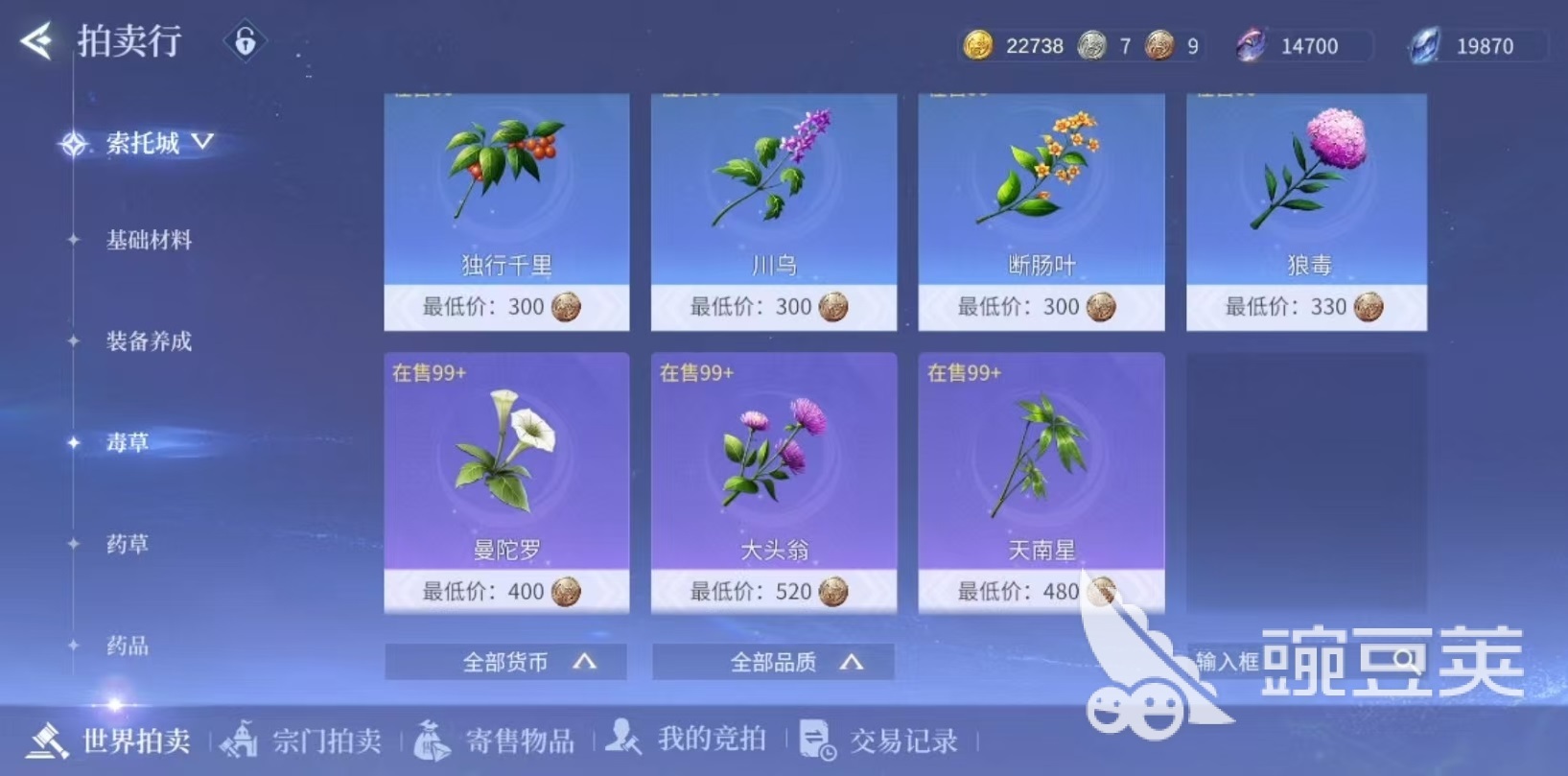Open the 装备养成 category
This screenshot has width=1568, height=776.
tap(149, 341)
